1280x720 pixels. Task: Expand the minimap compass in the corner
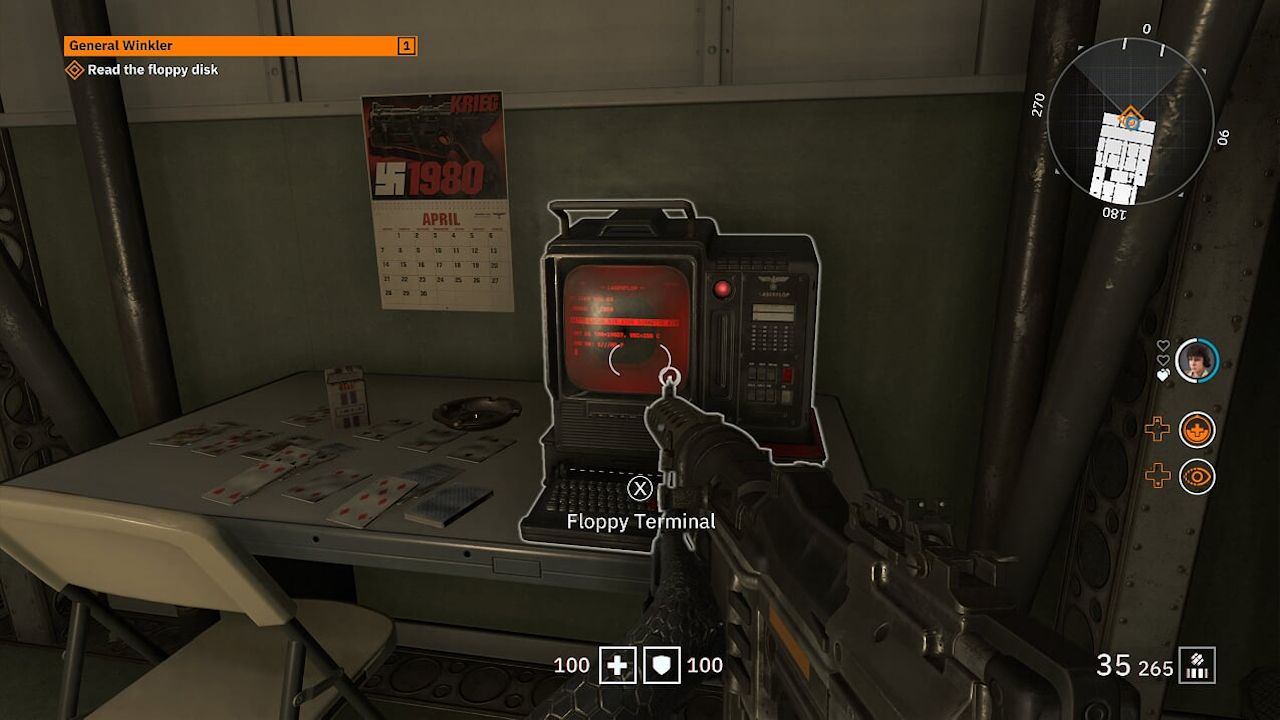coord(1128,120)
